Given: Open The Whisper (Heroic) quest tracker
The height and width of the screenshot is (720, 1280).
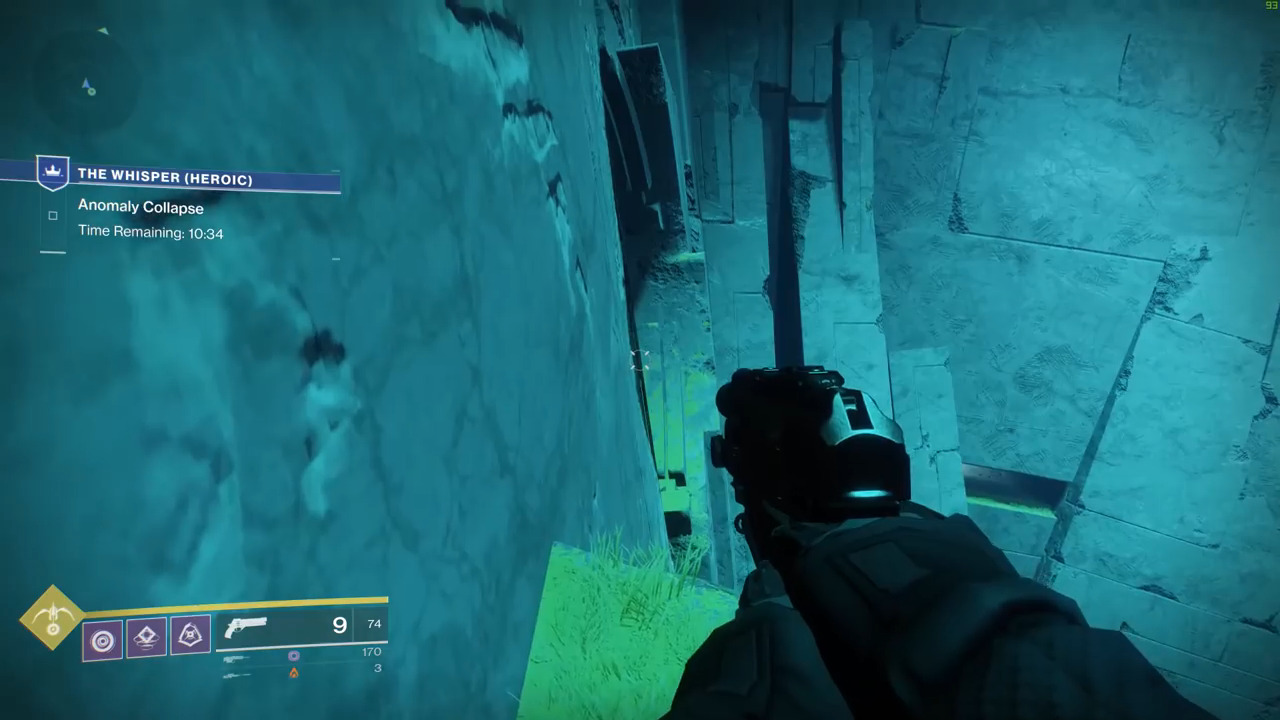Looking at the screenshot, I should coord(165,176).
